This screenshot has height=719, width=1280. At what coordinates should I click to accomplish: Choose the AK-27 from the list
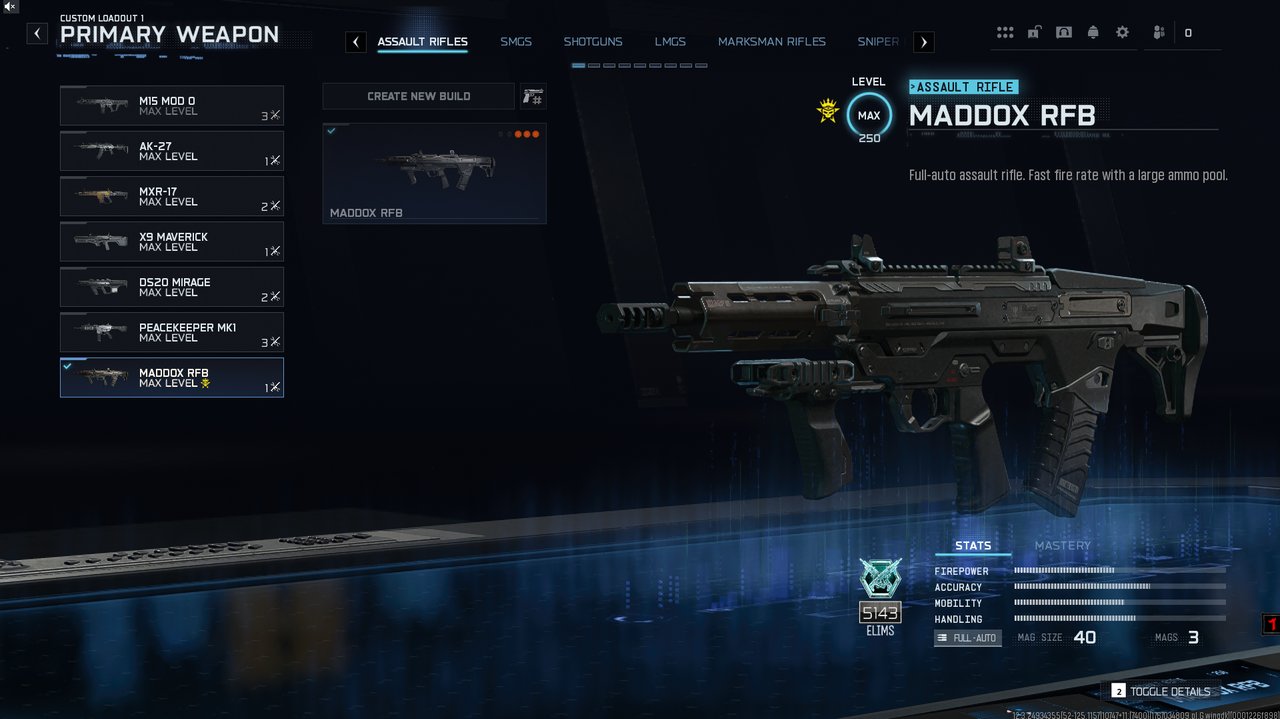click(171, 151)
